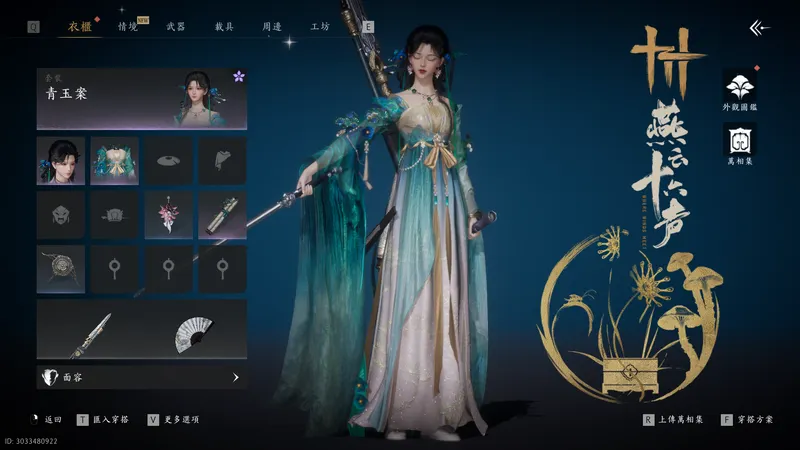The image size is (800, 450).
Task: Open the hat accessory slot
Action: point(169,160)
